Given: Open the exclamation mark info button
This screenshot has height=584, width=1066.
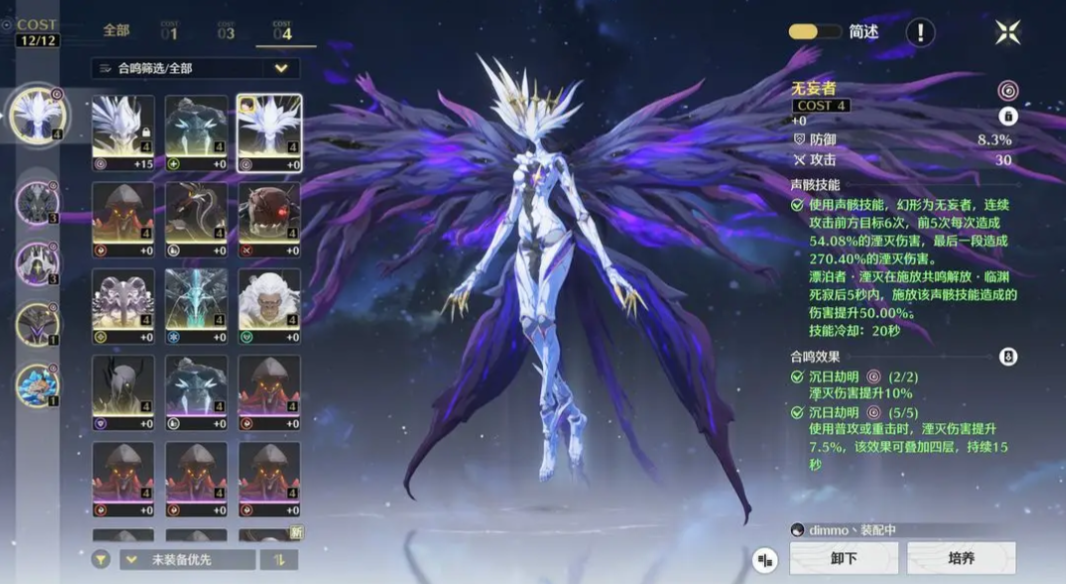Looking at the screenshot, I should [x=920, y=33].
